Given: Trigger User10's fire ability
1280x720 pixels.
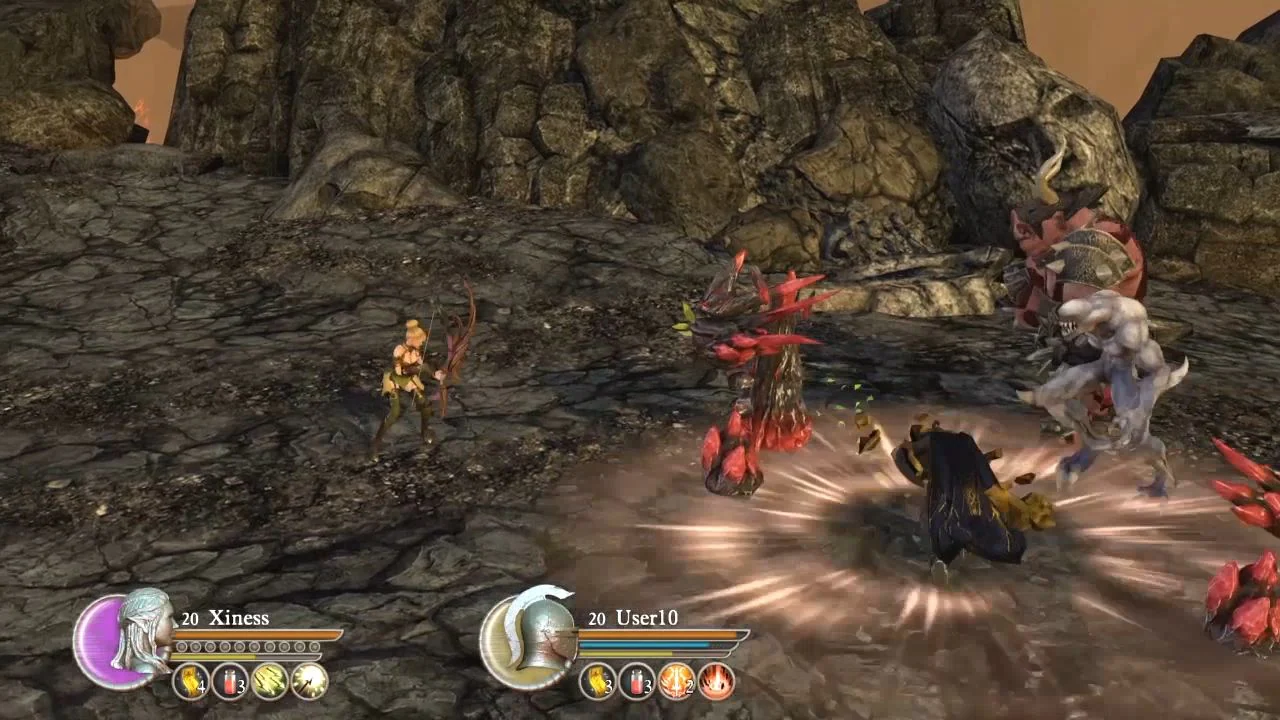Looking at the screenshot, I should 715,682.
